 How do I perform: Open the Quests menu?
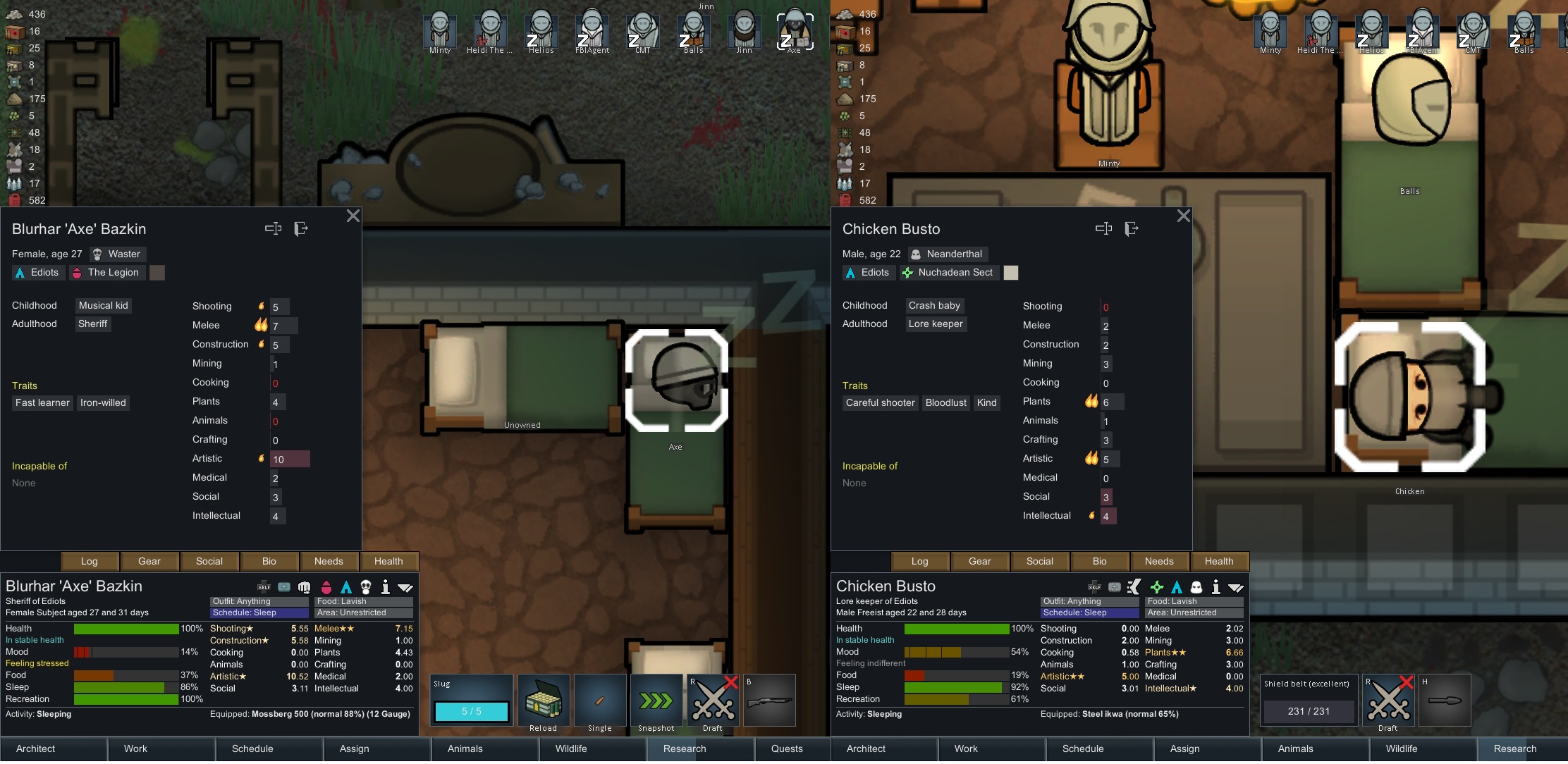tap(787, 748)
